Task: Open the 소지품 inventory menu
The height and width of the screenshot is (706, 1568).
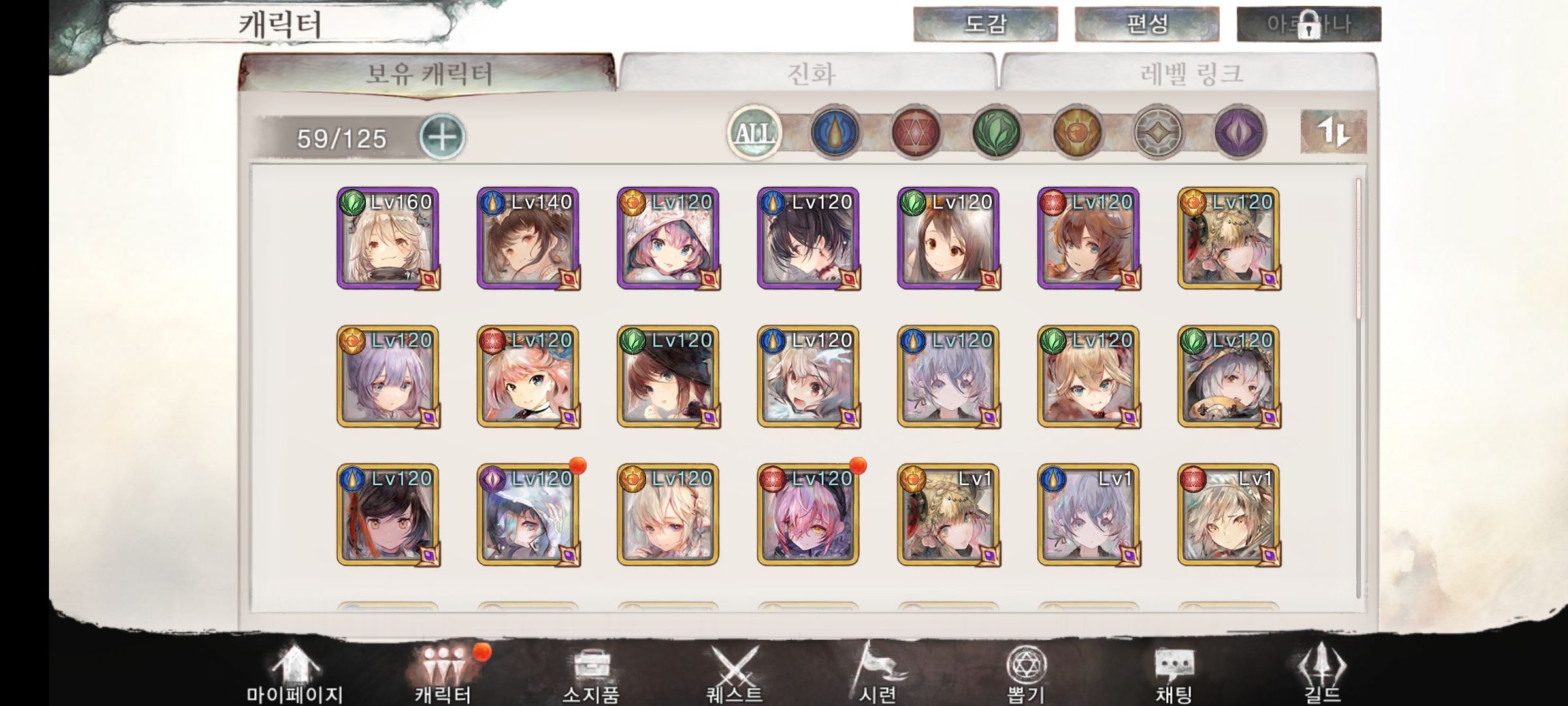Action: (591, 673)
